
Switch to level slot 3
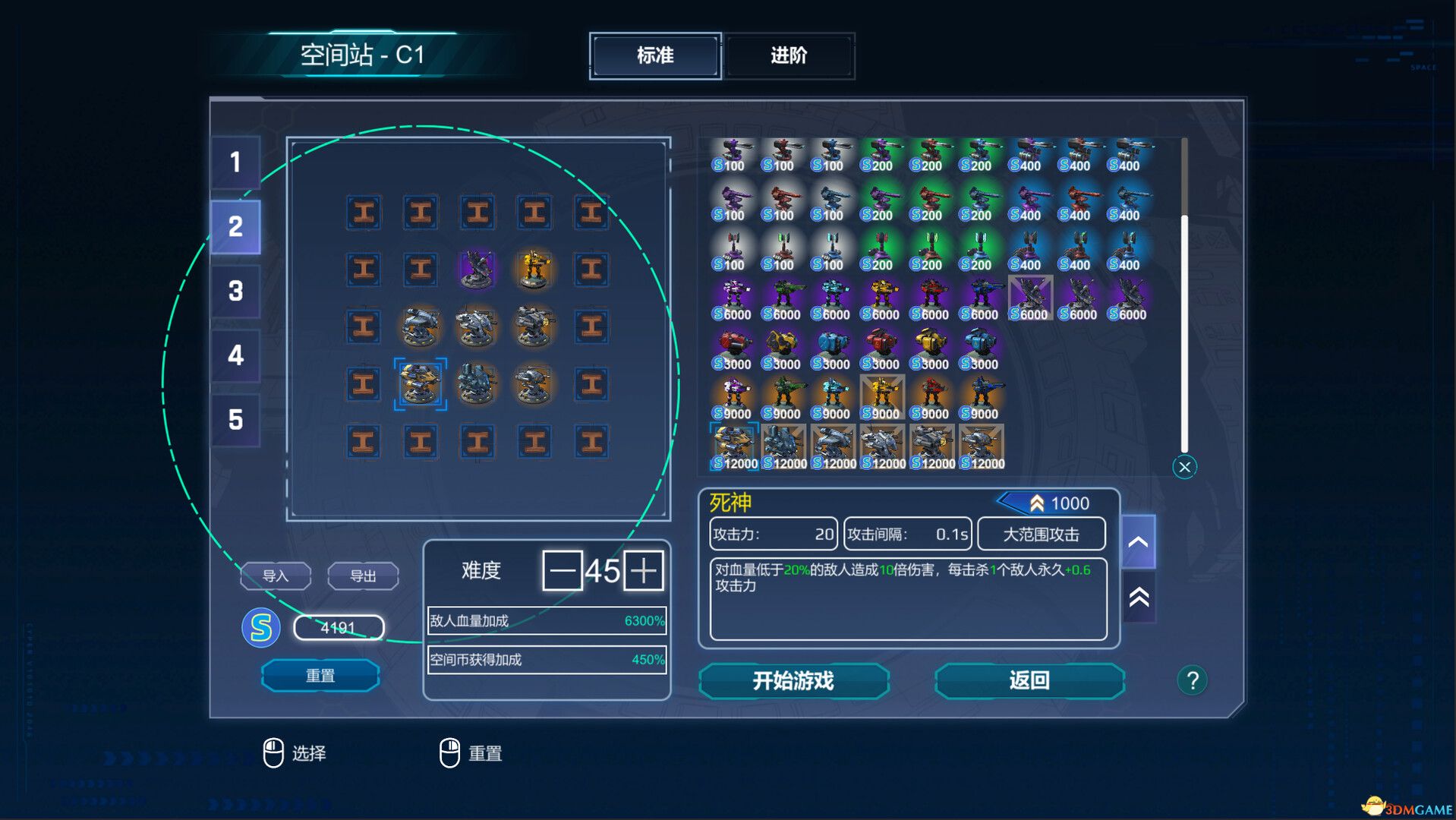tap(236, 291)
